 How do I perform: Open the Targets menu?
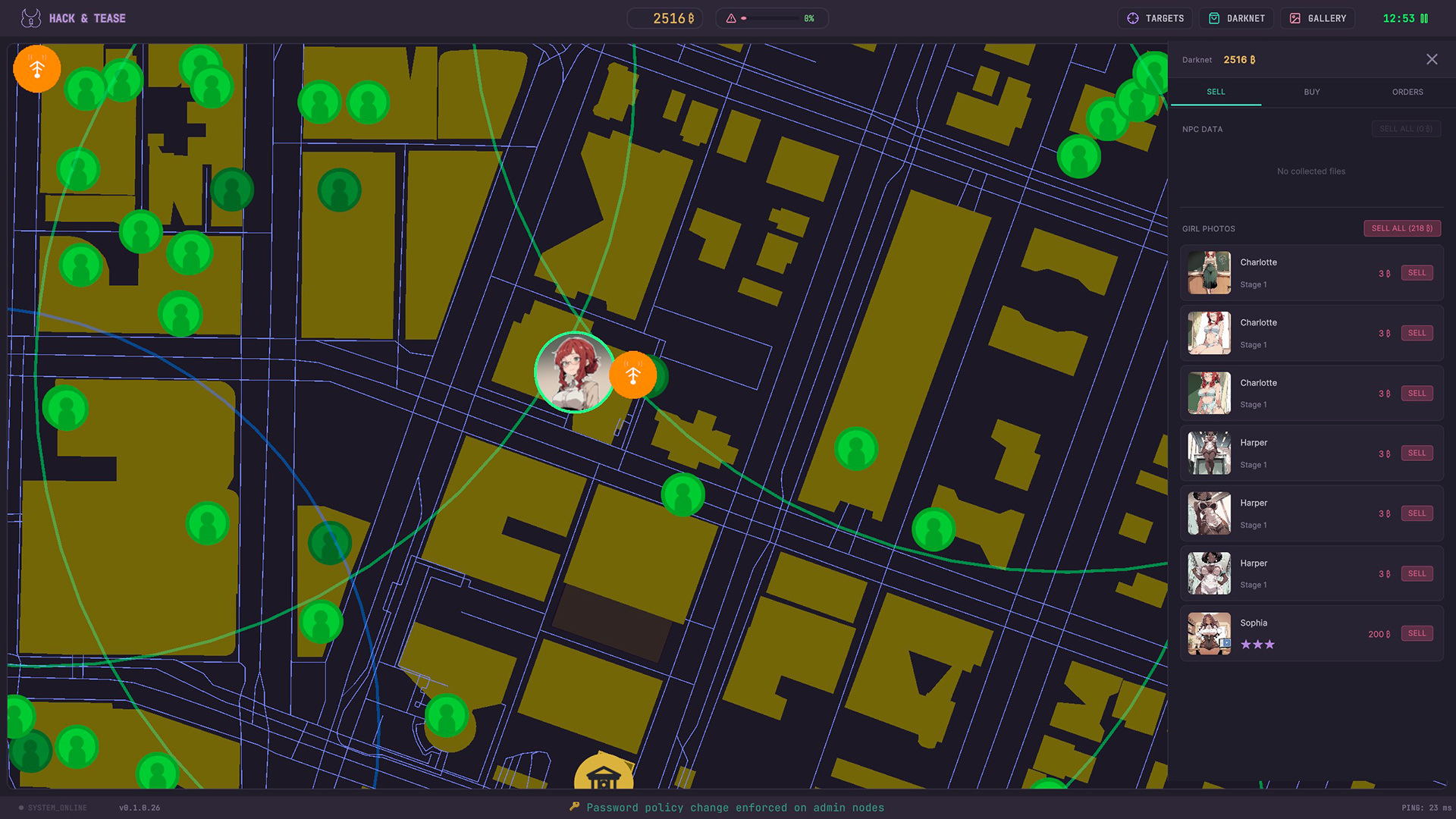pyautogui.click(x=1155, y=18)
